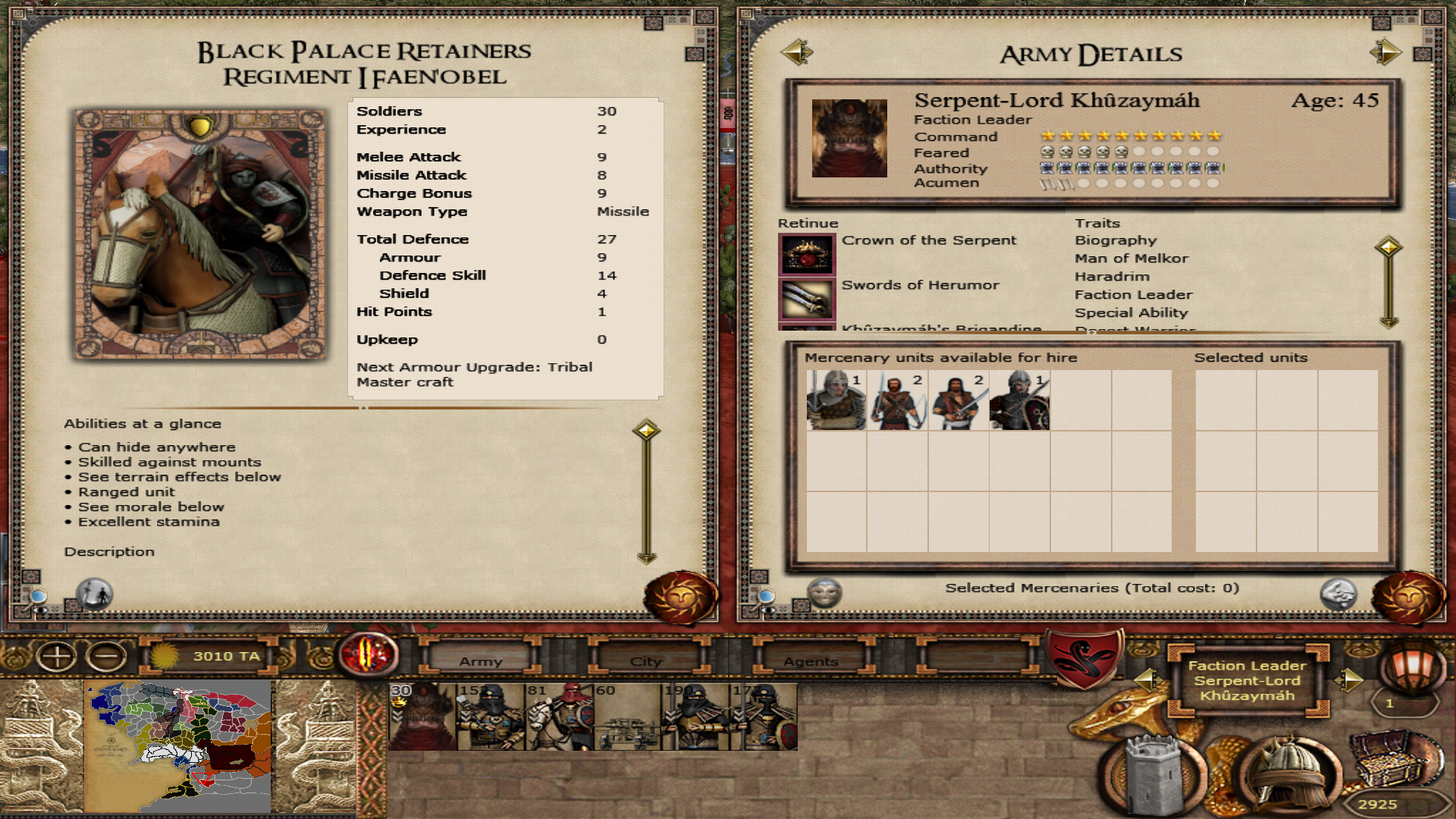Open the treasure chest finances button
This screenshot has height=819, width=1456.
tap(1397, 758)
